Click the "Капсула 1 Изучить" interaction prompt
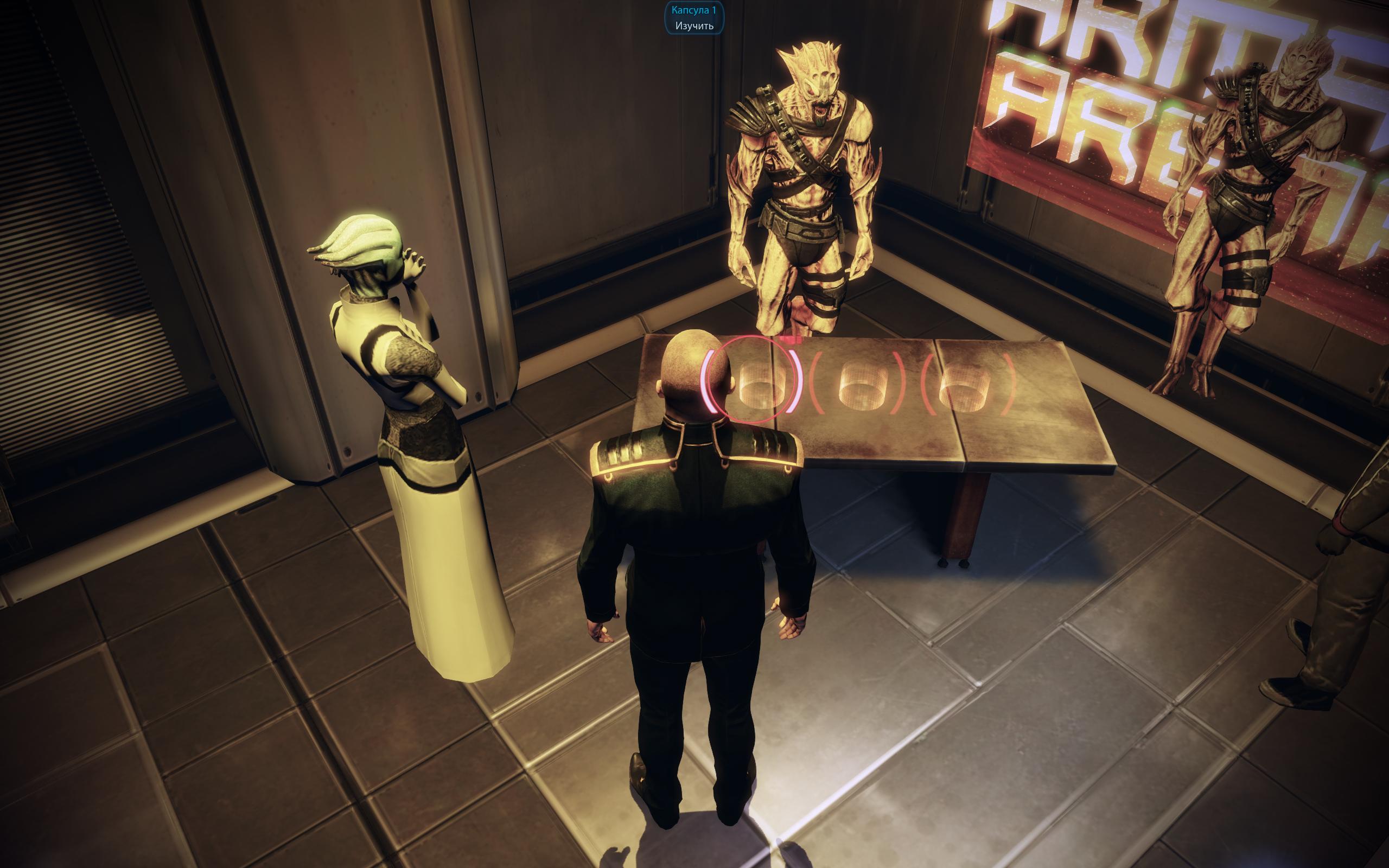This screenshot has width=1389, height=868. click(x=694, y=18)
